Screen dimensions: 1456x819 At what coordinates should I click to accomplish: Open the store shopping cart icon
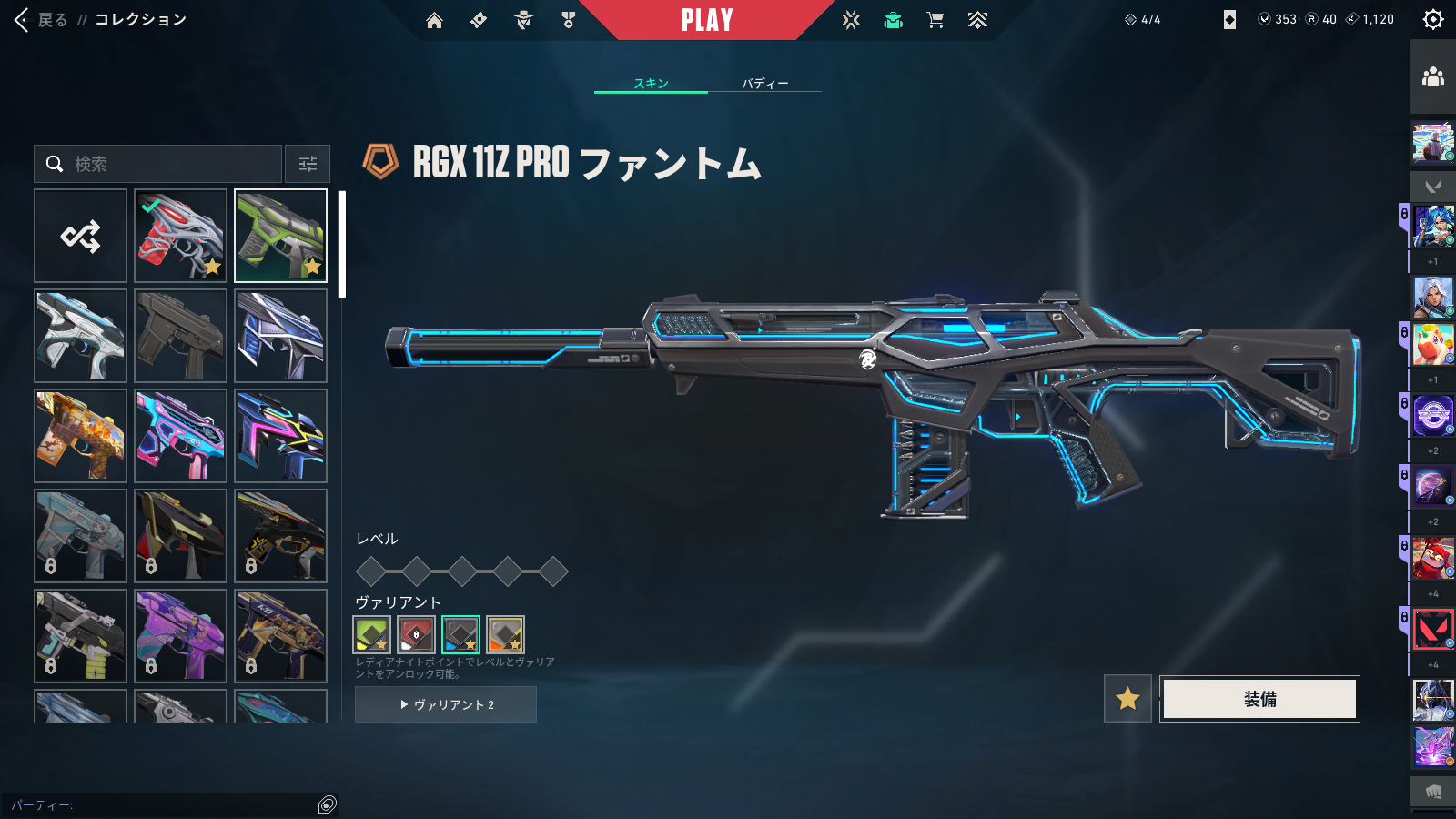935,20
